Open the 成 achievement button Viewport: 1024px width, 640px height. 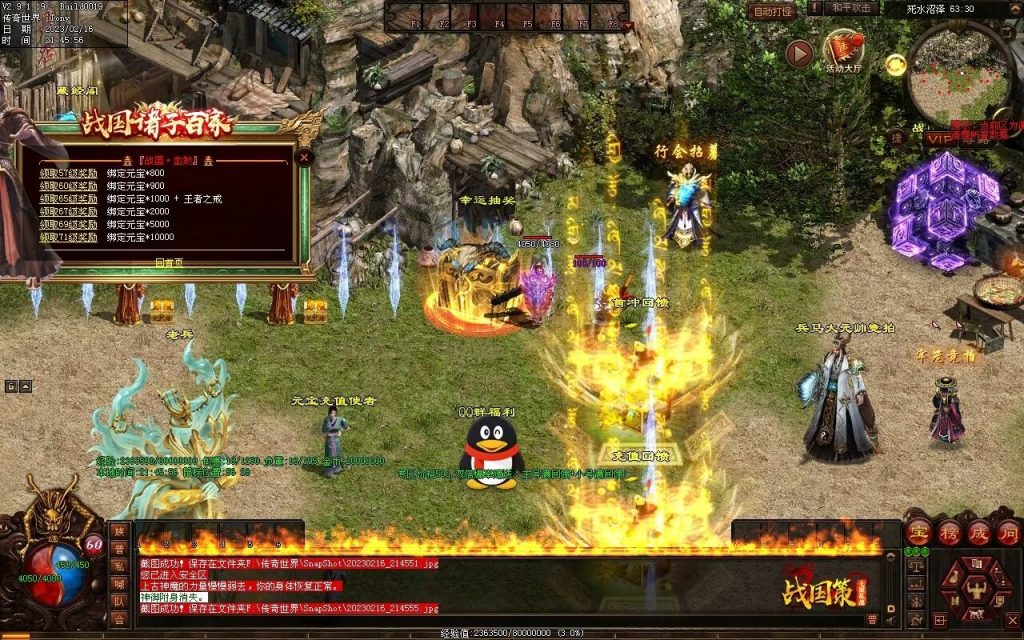click(x=978, y=531)
